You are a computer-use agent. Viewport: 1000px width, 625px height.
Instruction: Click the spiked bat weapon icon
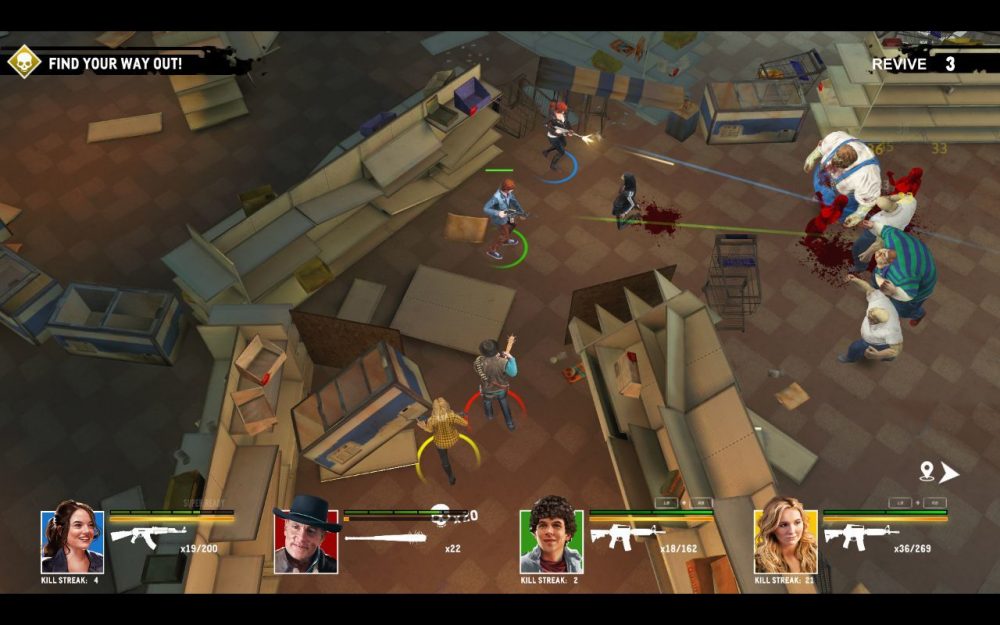(x=385, y=537)
